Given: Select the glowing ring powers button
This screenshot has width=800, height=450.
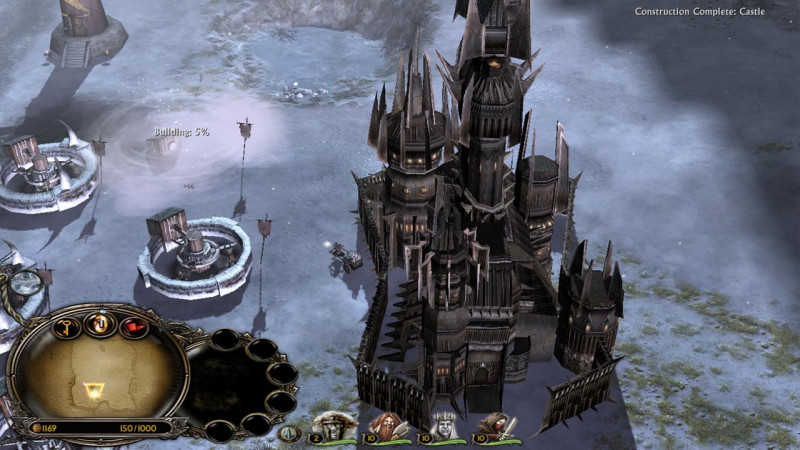Looking at the screenshot, I should point(100,322).
